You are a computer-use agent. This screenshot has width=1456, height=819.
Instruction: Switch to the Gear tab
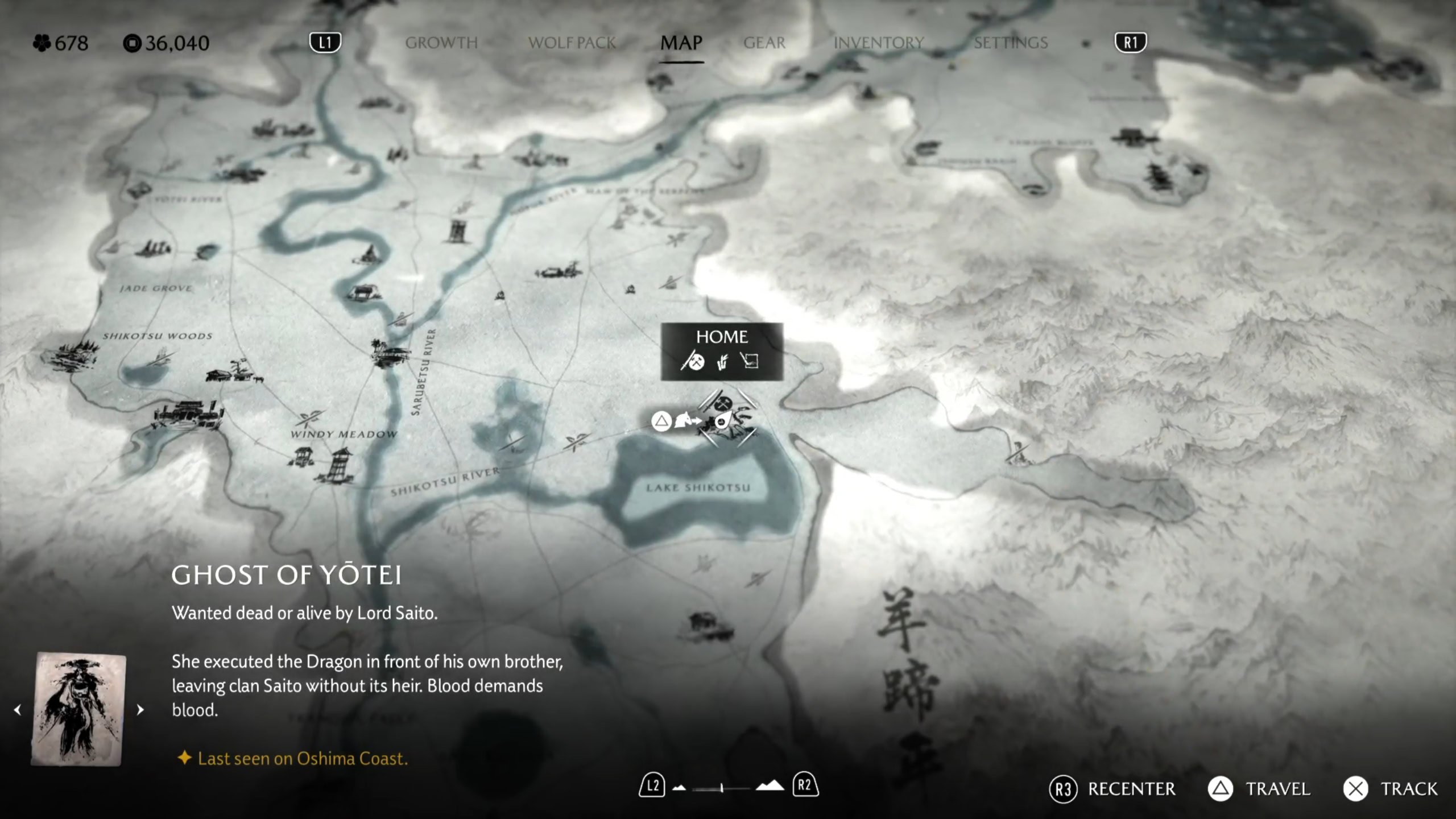coord(764,43)
